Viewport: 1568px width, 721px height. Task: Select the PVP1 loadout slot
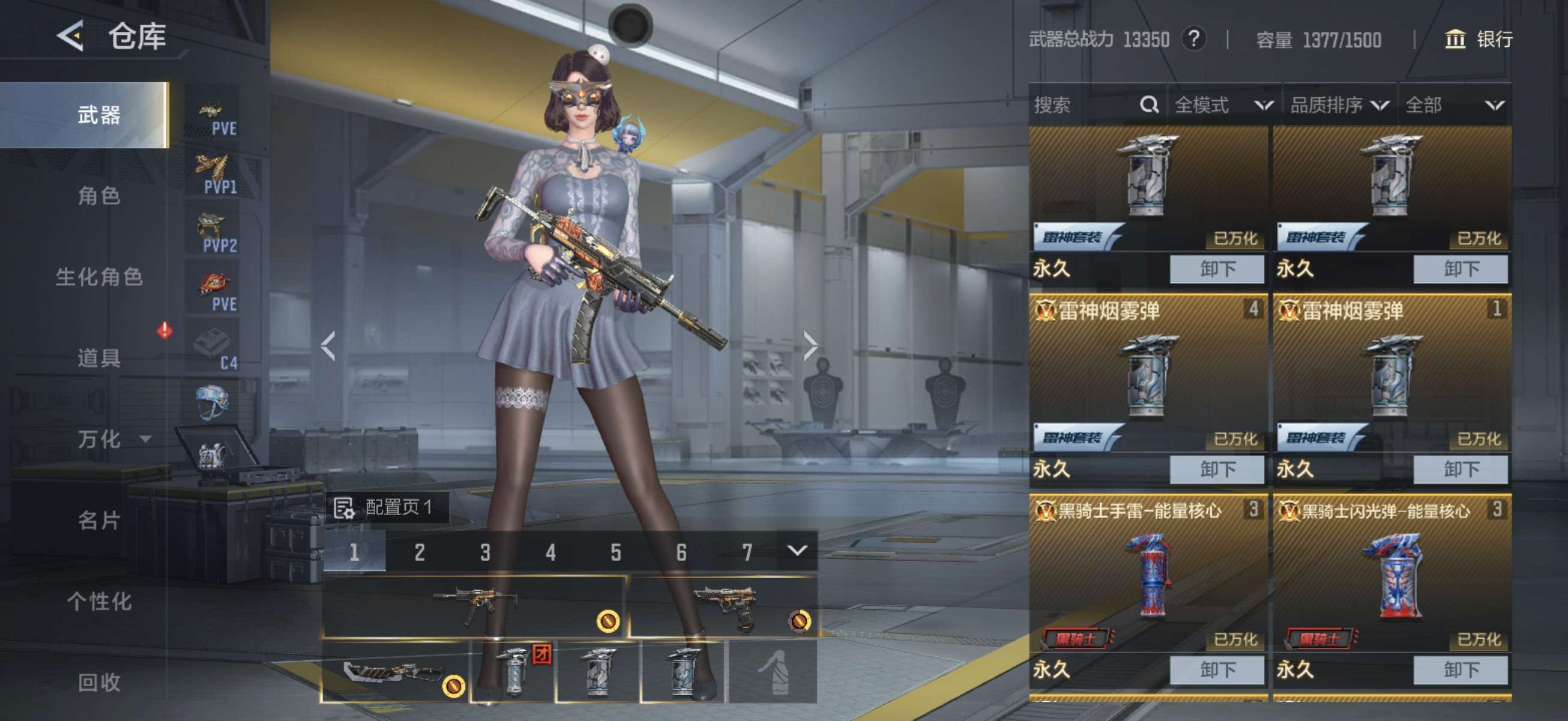pos(213,174)
